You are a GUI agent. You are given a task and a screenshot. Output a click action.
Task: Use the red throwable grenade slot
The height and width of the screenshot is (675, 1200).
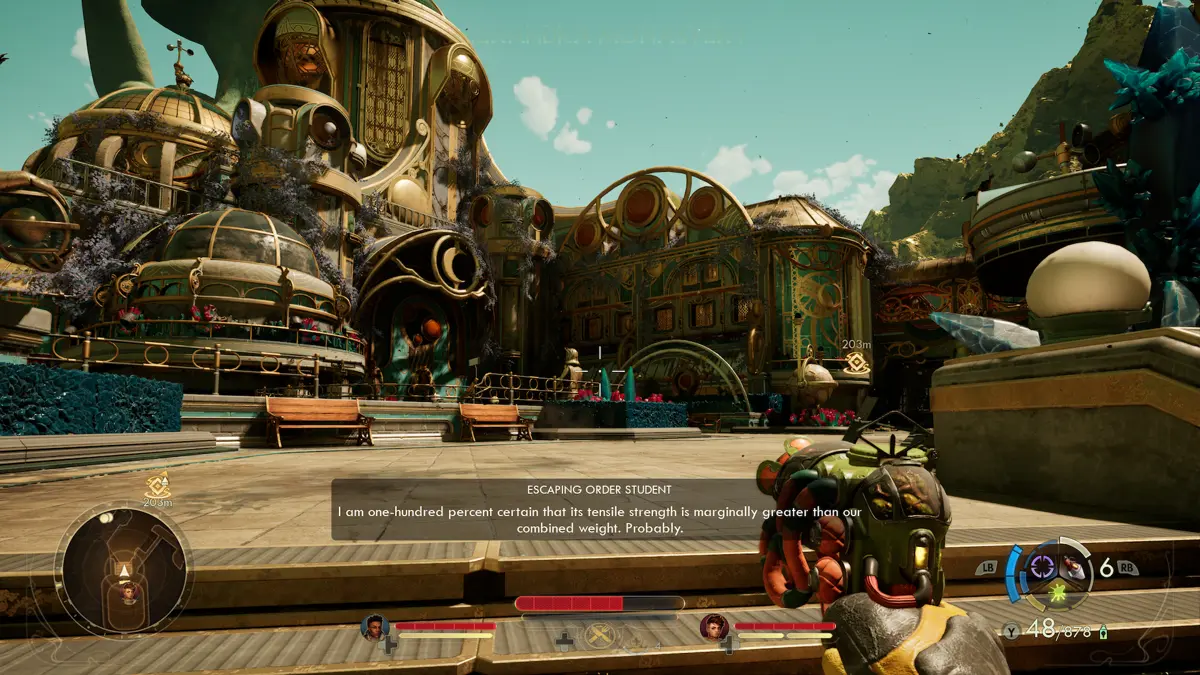1074,566
